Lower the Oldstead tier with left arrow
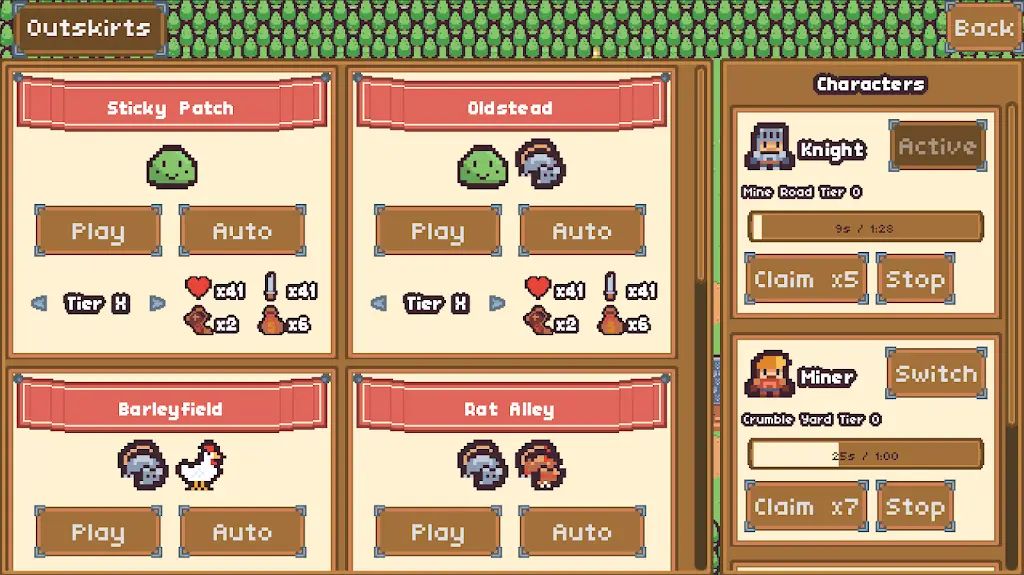 (379, 303)
